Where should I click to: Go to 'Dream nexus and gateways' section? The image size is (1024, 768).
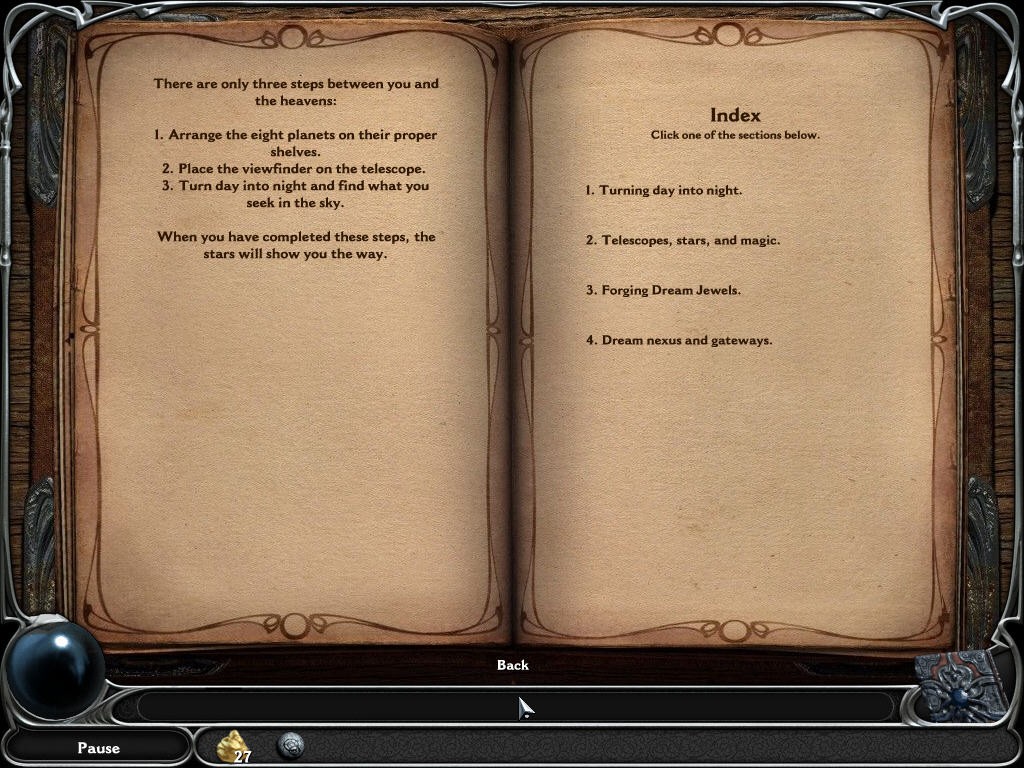pyautogui.click(x=679, y=340)
